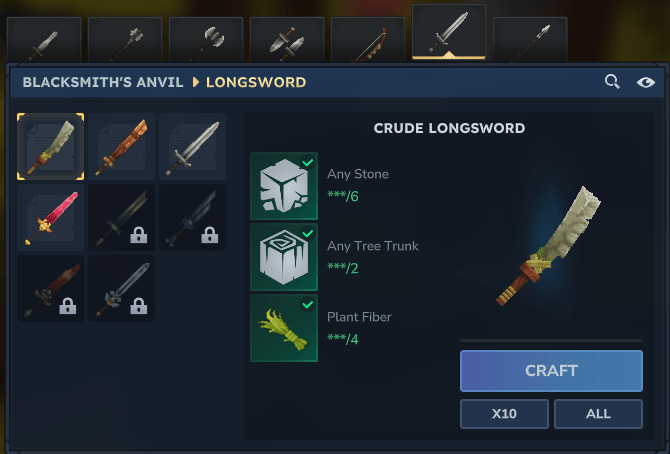Switch to the bow weapon tab
The width and height of the screenshot is (670, 454).
pos(368,40)
